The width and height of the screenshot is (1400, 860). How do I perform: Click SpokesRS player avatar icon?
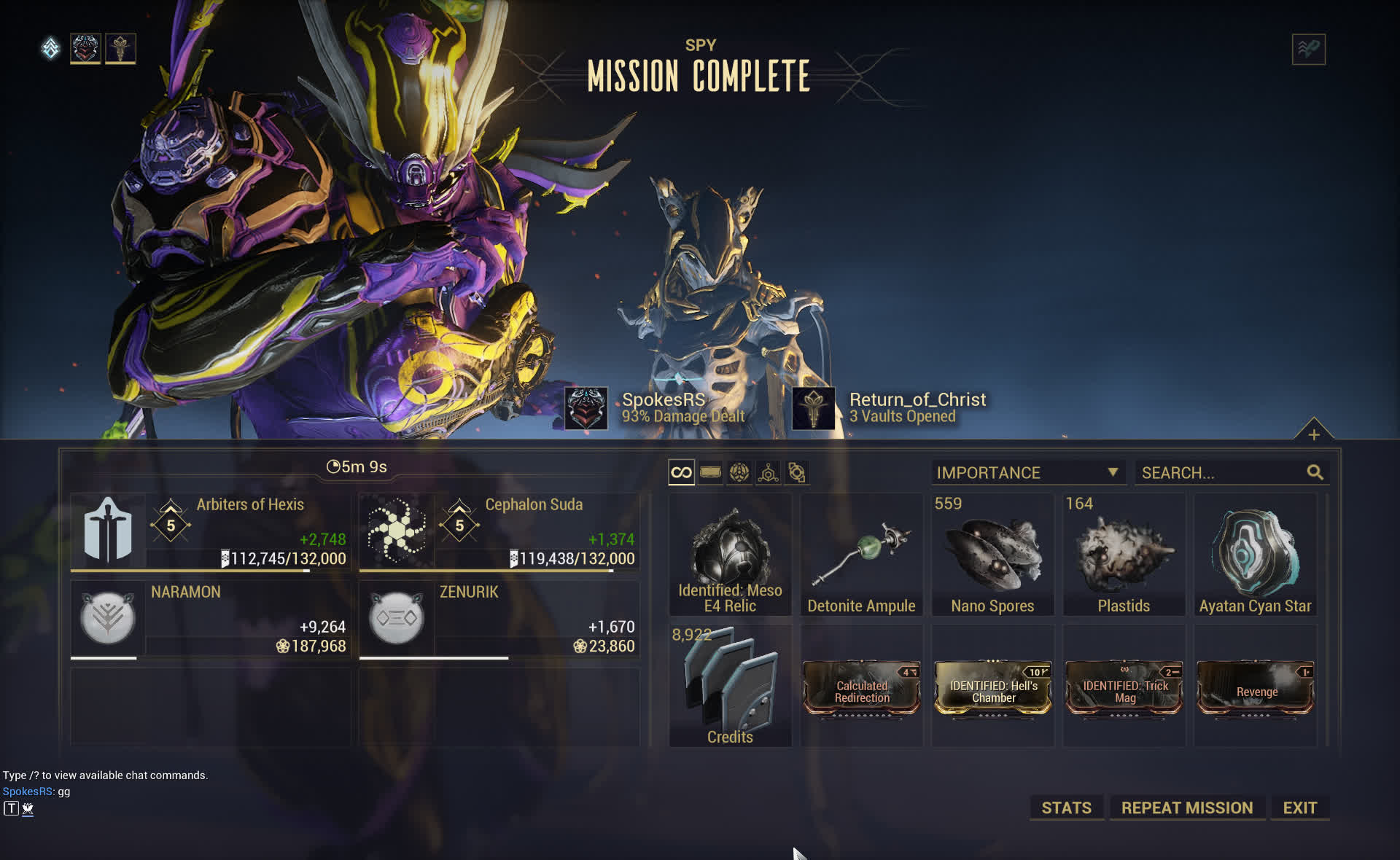click(x=586, y=408)
